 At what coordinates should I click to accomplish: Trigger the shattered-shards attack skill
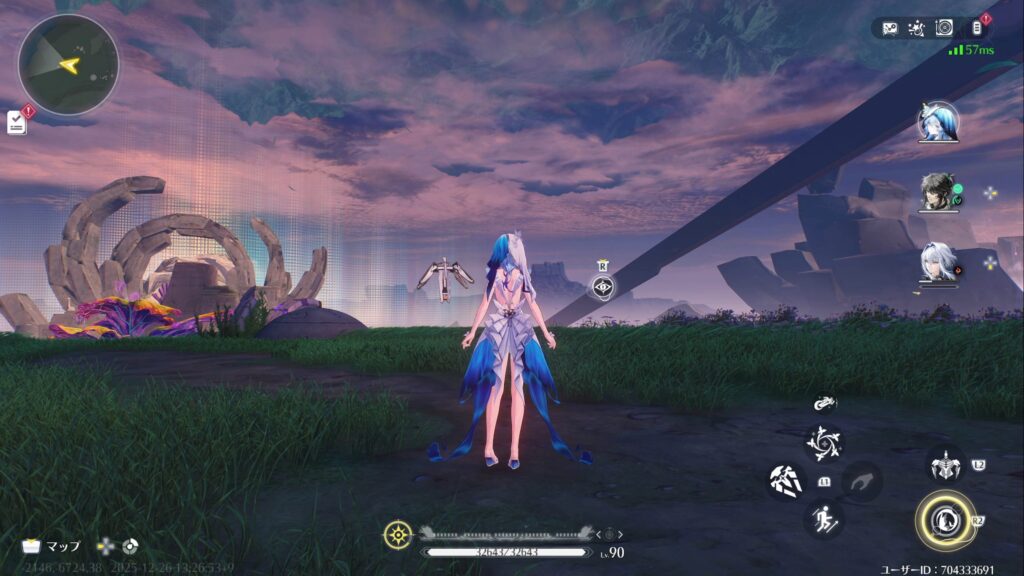coord(786,481)
